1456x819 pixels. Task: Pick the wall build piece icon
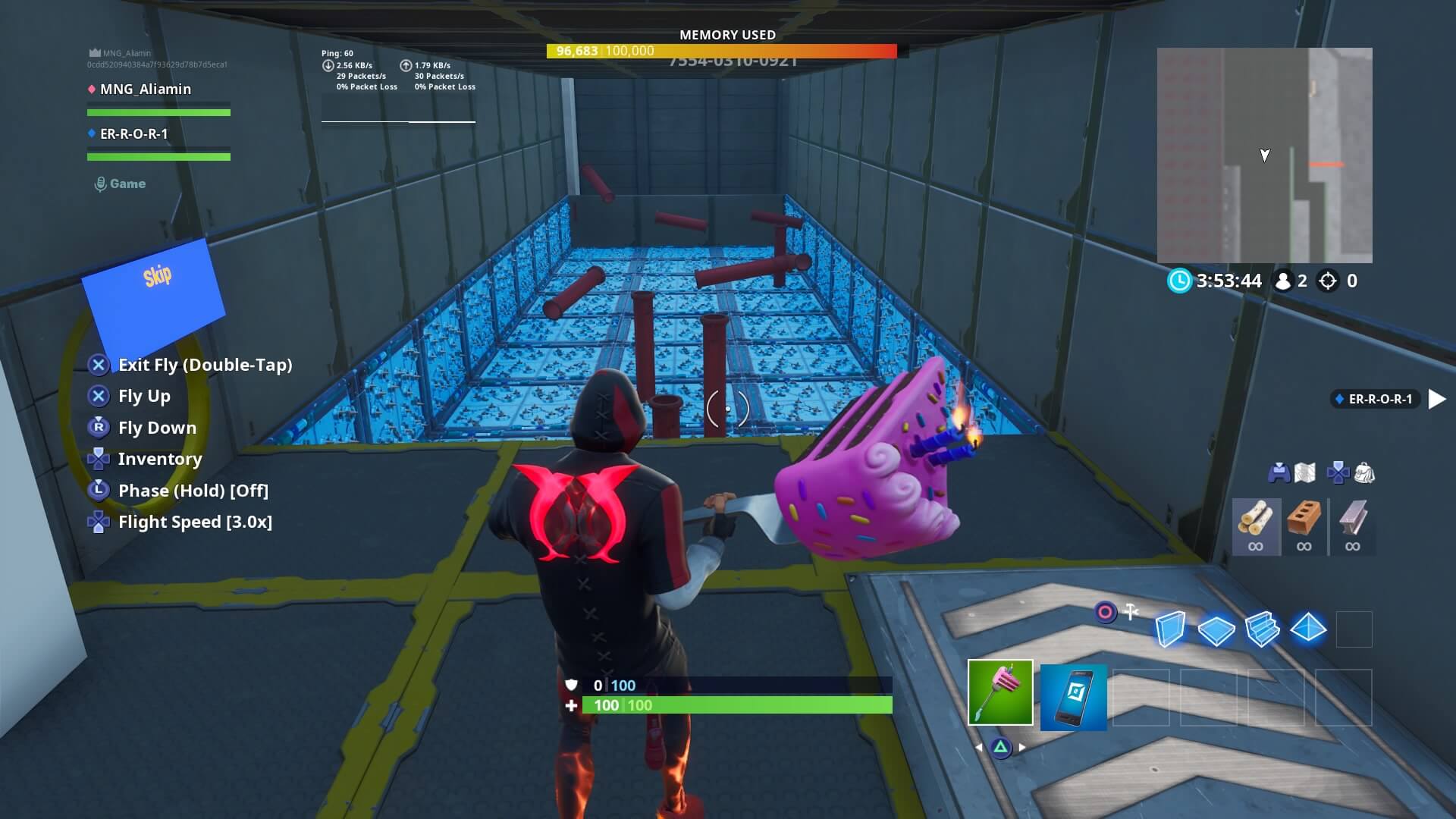coord(1169,629)
